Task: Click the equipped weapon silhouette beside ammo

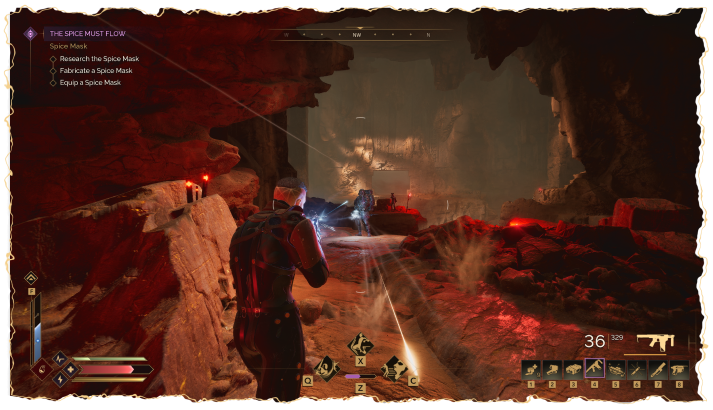Action: [x=655, y=341]
